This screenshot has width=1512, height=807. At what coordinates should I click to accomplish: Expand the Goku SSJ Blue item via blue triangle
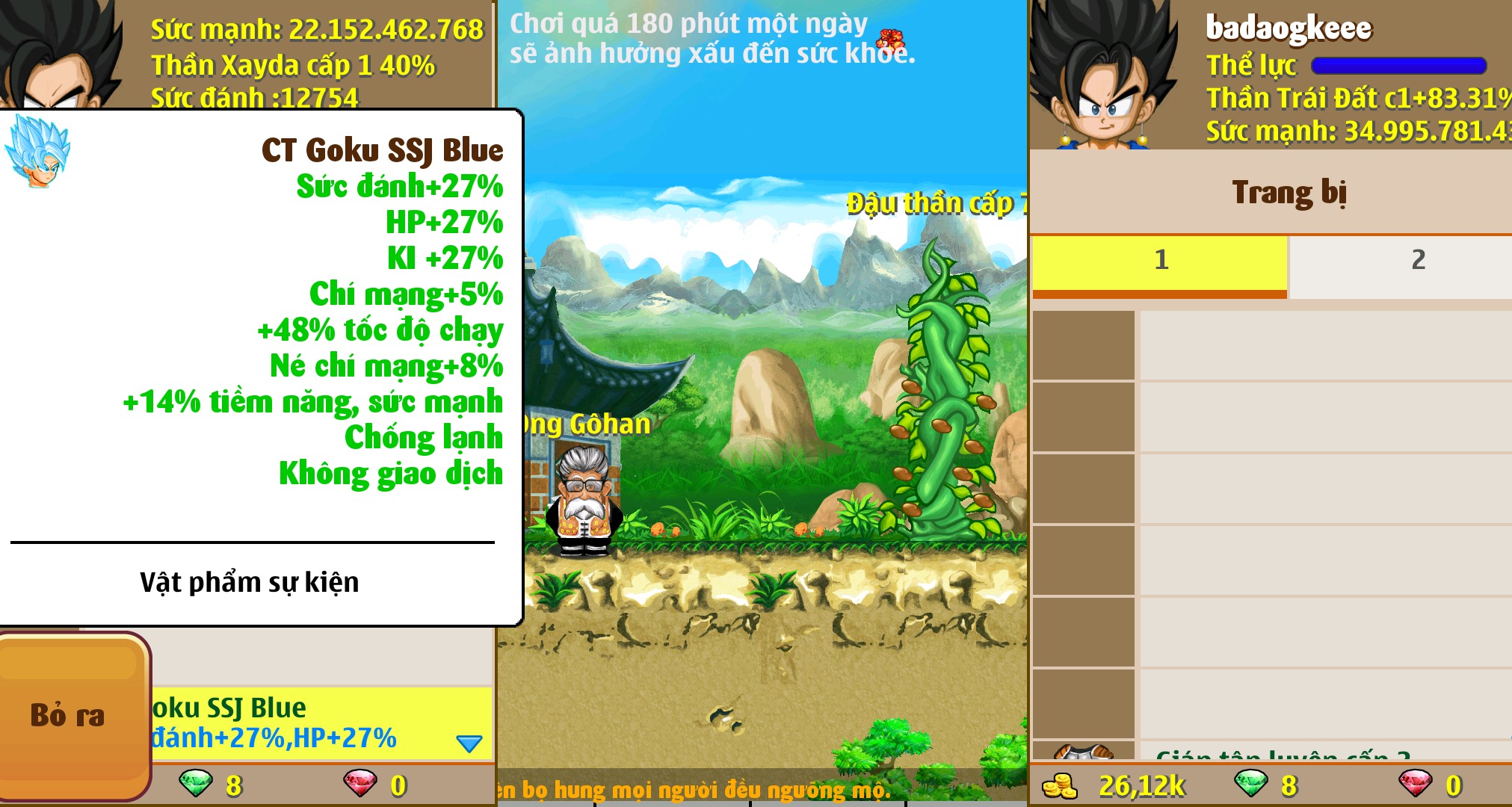pos(469,742)
